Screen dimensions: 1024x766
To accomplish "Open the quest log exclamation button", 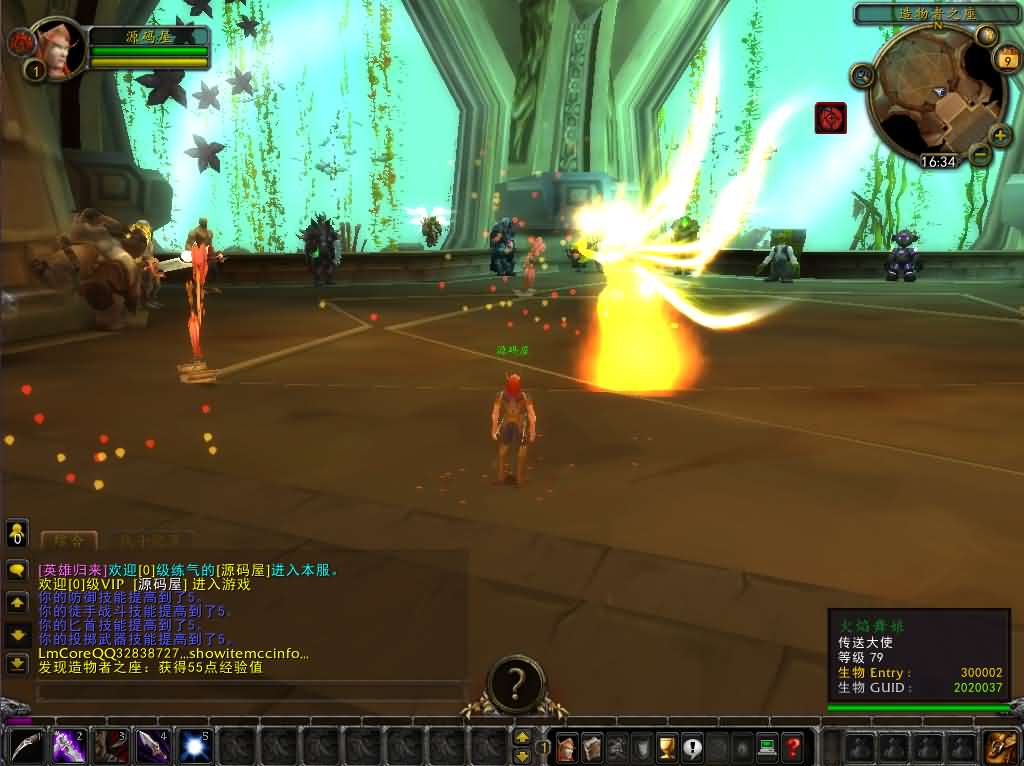I will click(692, 747).
